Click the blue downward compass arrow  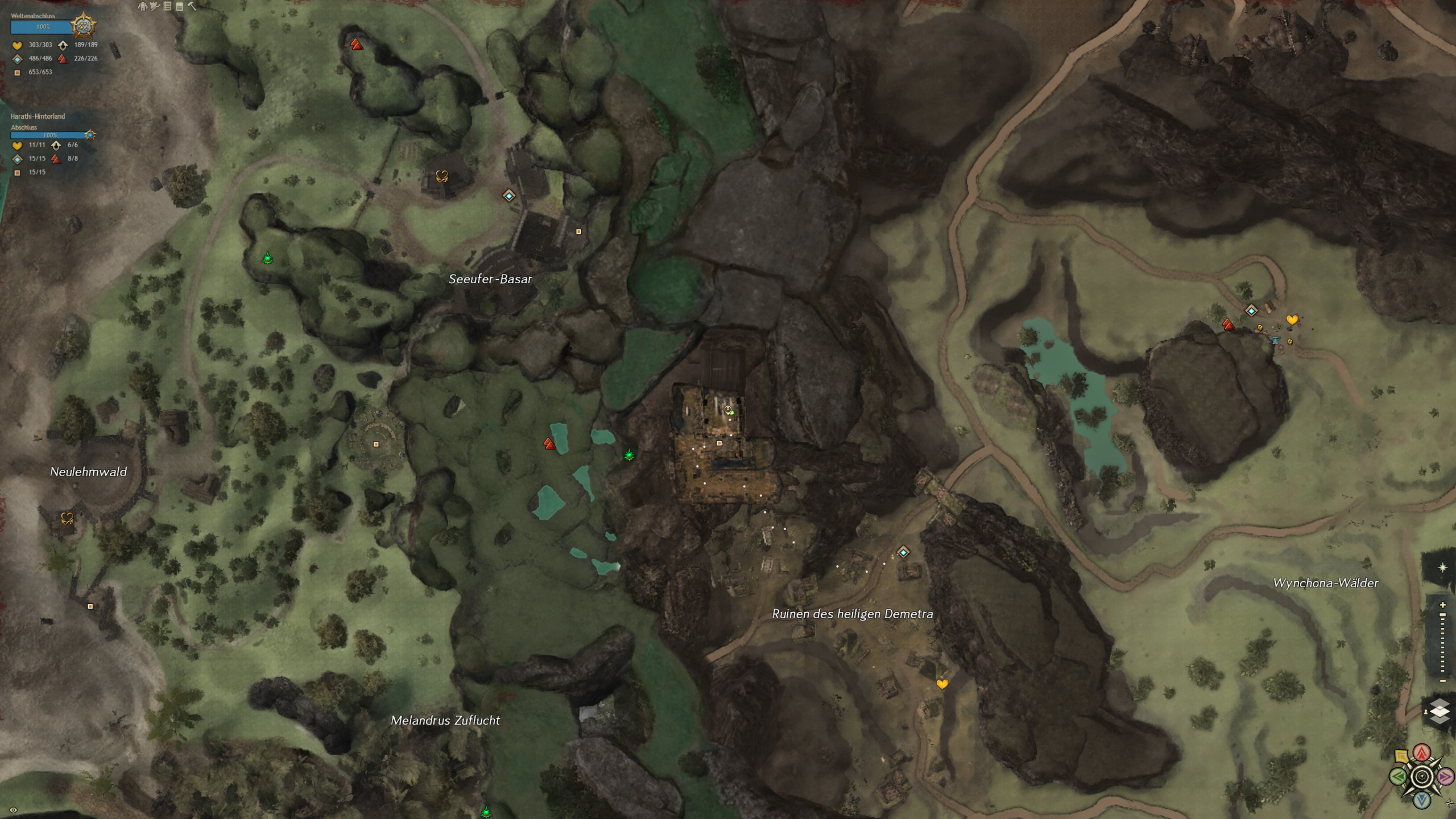(1422, 800)
